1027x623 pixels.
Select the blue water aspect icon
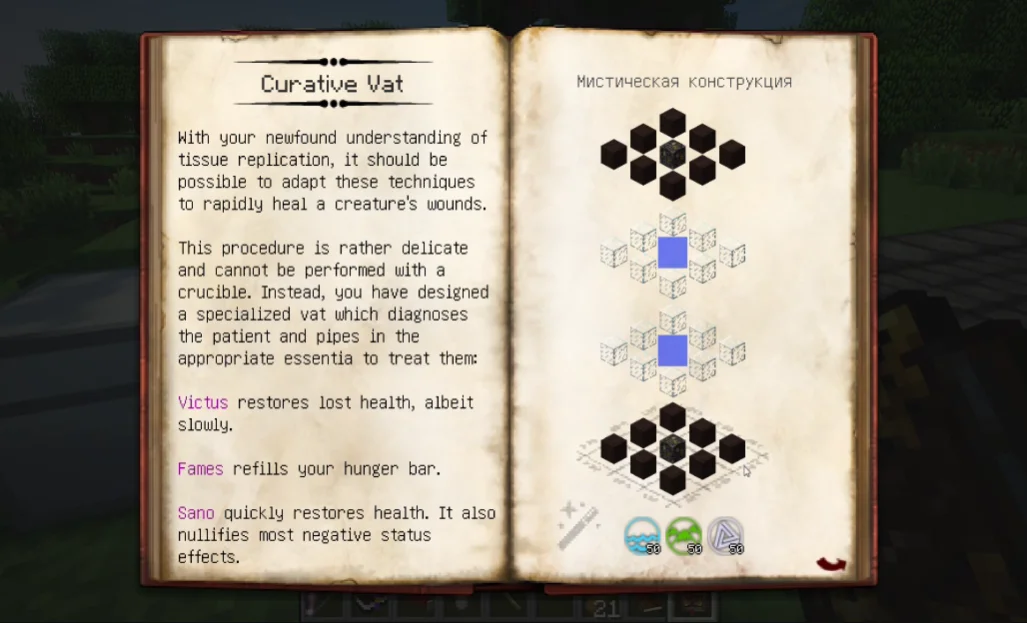tap(641, 536)
